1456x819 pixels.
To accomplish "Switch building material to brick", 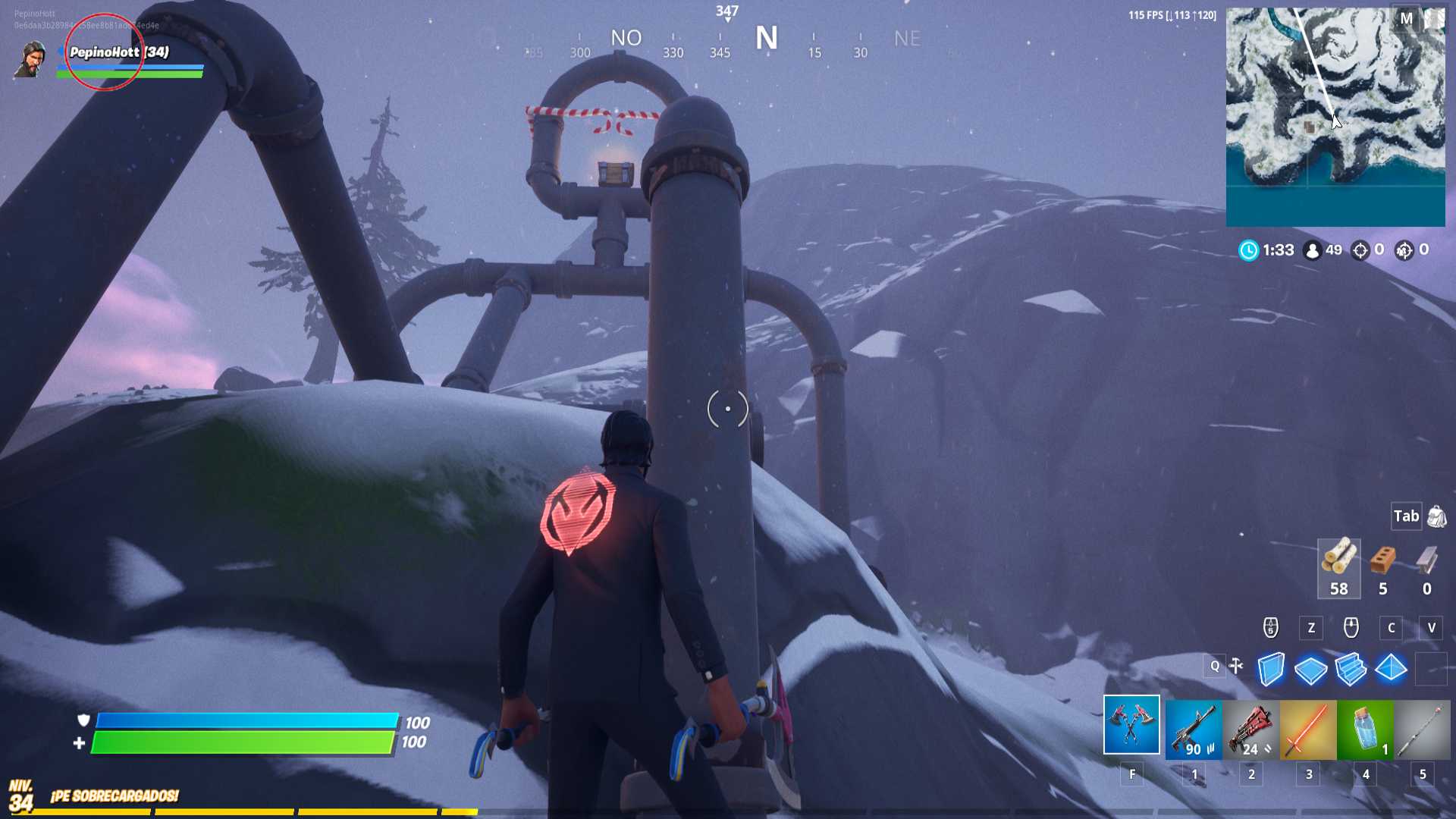I will [1382, 568].
